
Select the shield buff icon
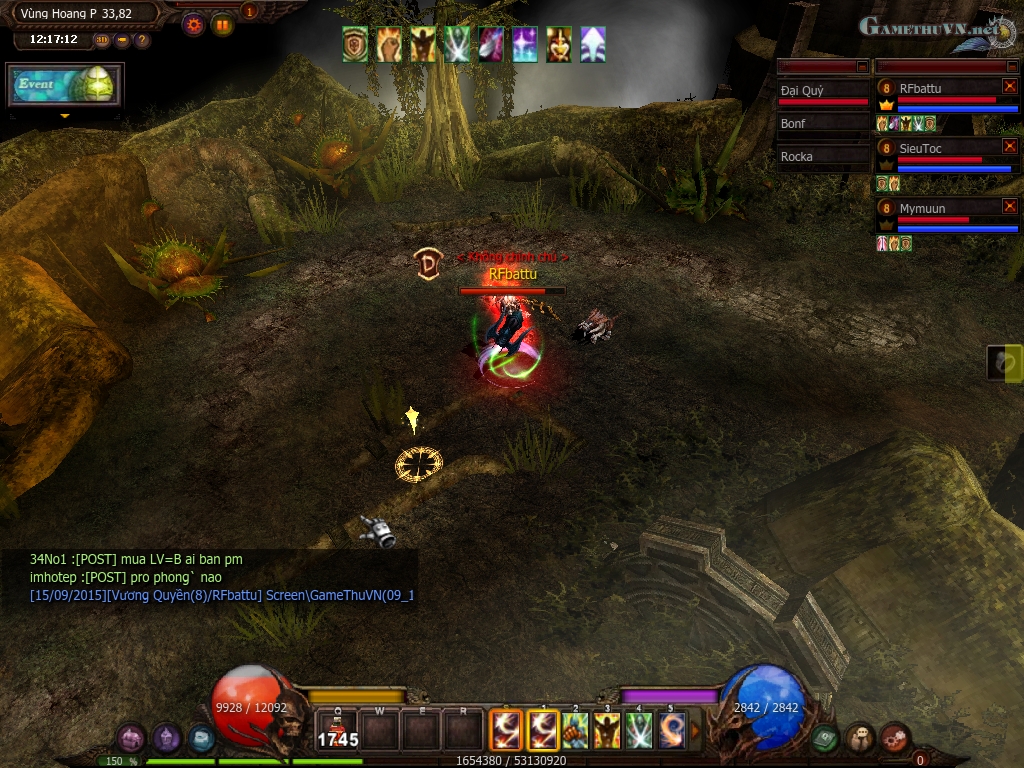[355, 45]
